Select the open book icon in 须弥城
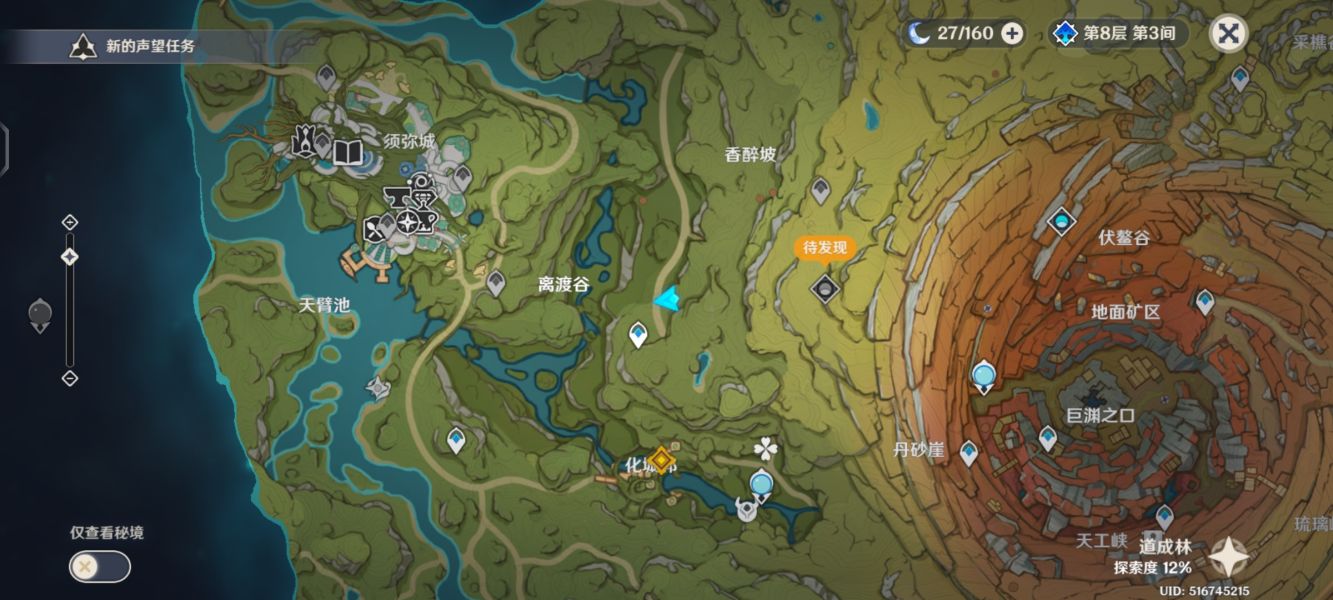Image resolution: width=1333 pixels, height=600 pixels. pyautogui.click(x=347, y=152)
